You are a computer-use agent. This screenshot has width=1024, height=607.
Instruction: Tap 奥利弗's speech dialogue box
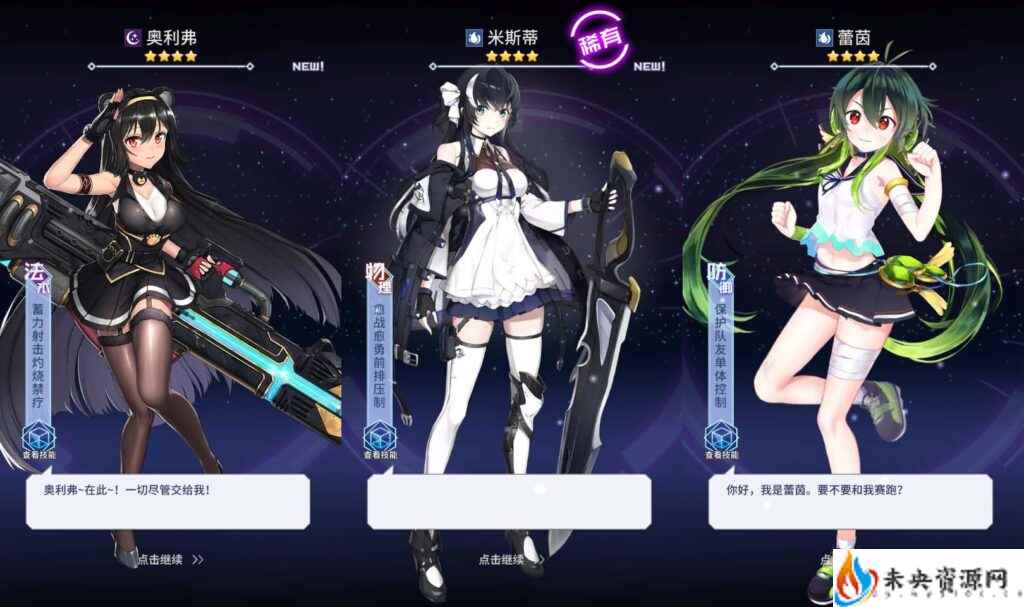click(167, 501)
